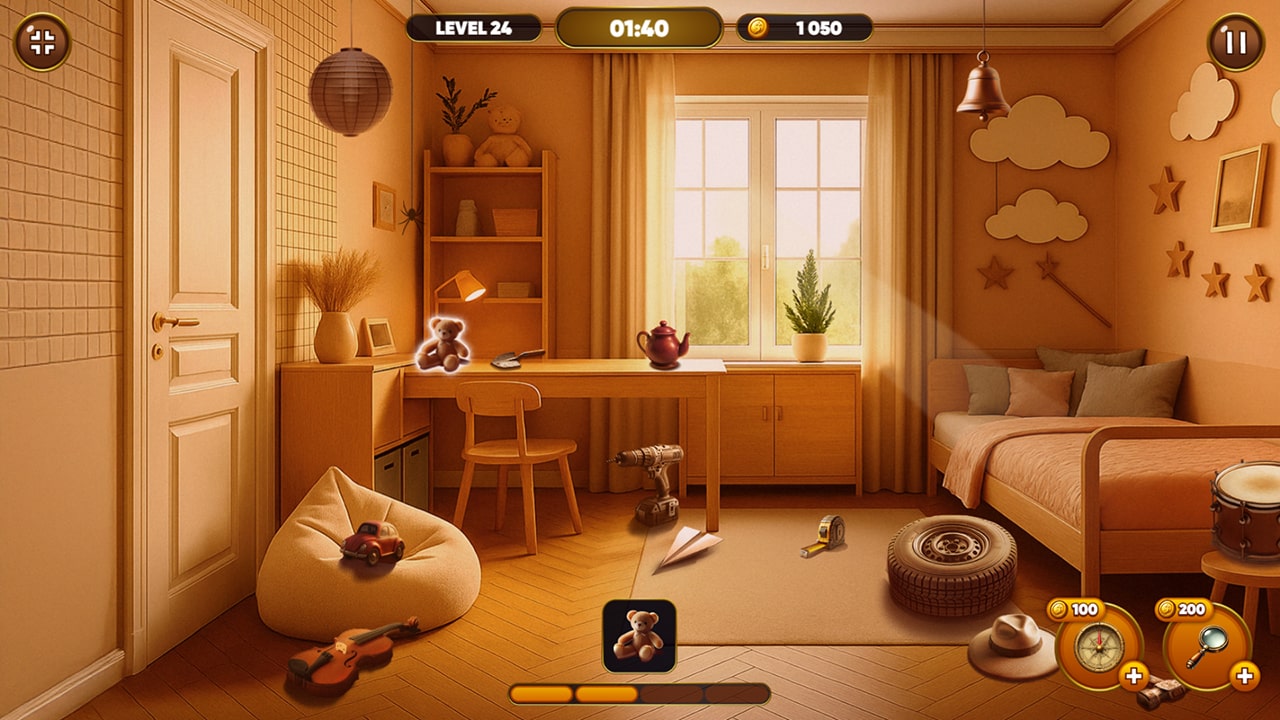
Task: Click the exit fullscreen button
Action: tap(42, 42)
